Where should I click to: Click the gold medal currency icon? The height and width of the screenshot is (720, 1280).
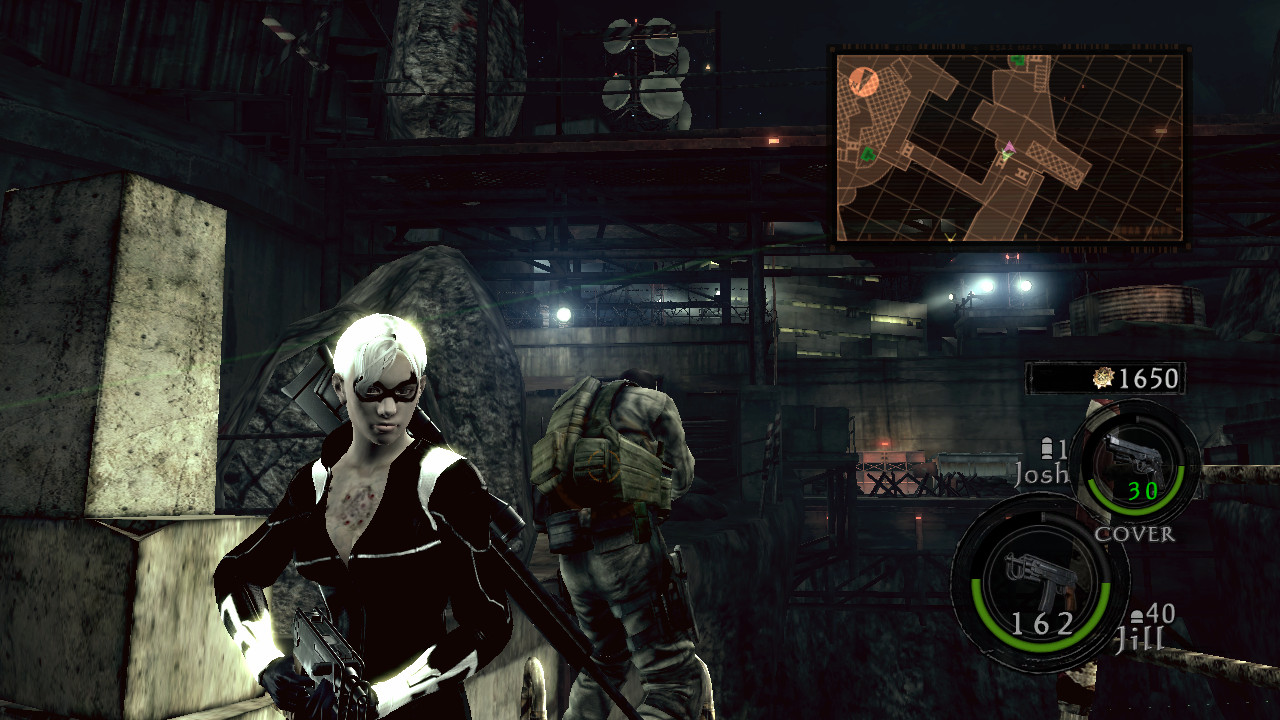click(x=1103, y=379)
